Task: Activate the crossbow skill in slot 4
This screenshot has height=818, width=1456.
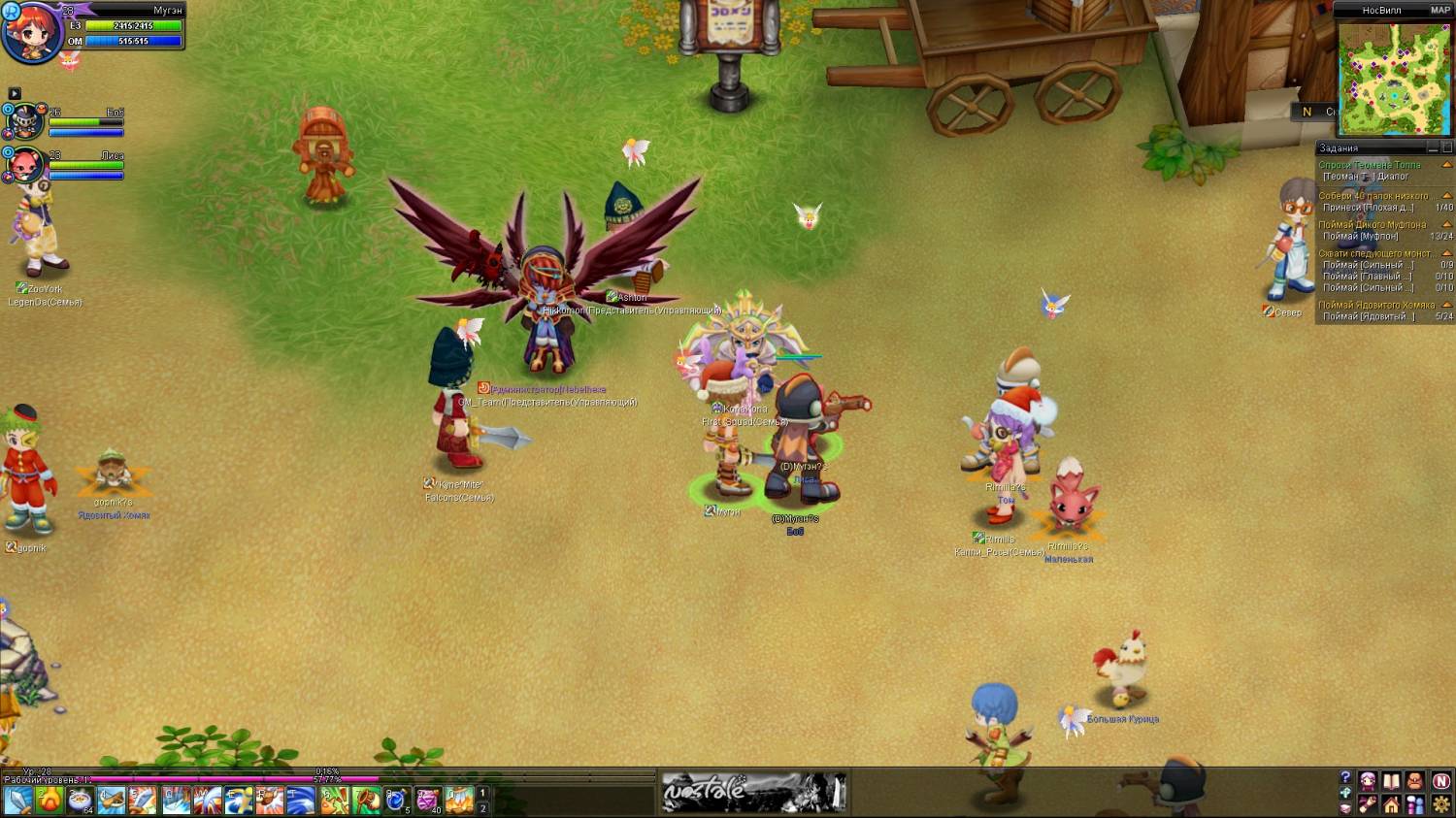Action: pyautogui.click(x=112, y=801)
